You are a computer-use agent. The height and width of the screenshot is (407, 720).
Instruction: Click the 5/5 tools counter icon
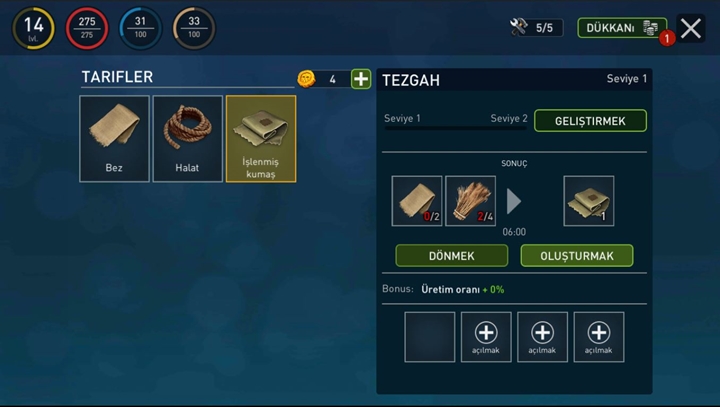point(519,28)
